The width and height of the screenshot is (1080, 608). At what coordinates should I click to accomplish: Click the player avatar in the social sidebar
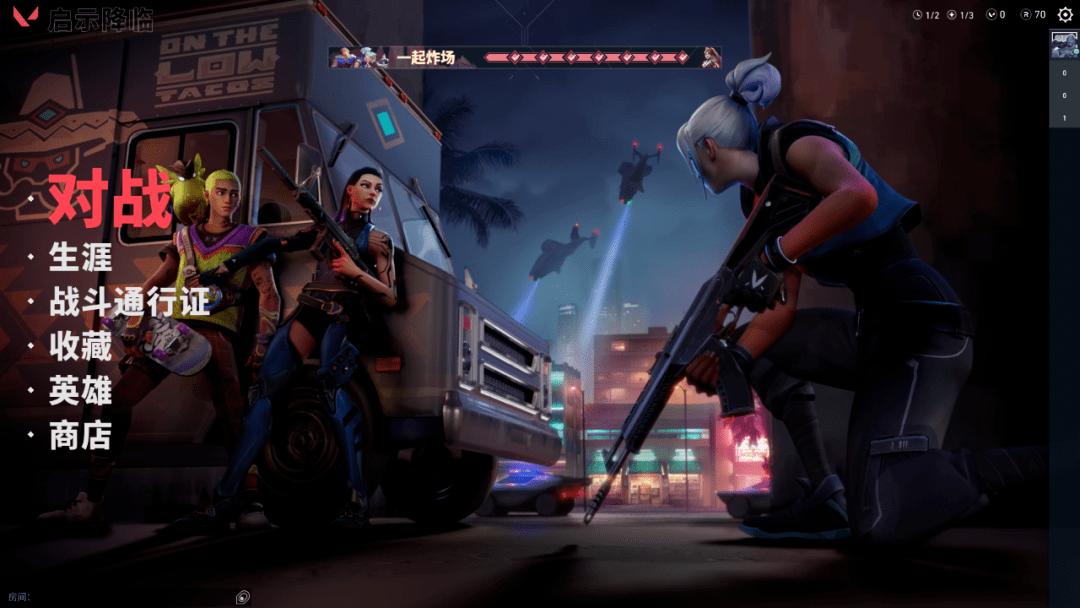point(1064,45)
